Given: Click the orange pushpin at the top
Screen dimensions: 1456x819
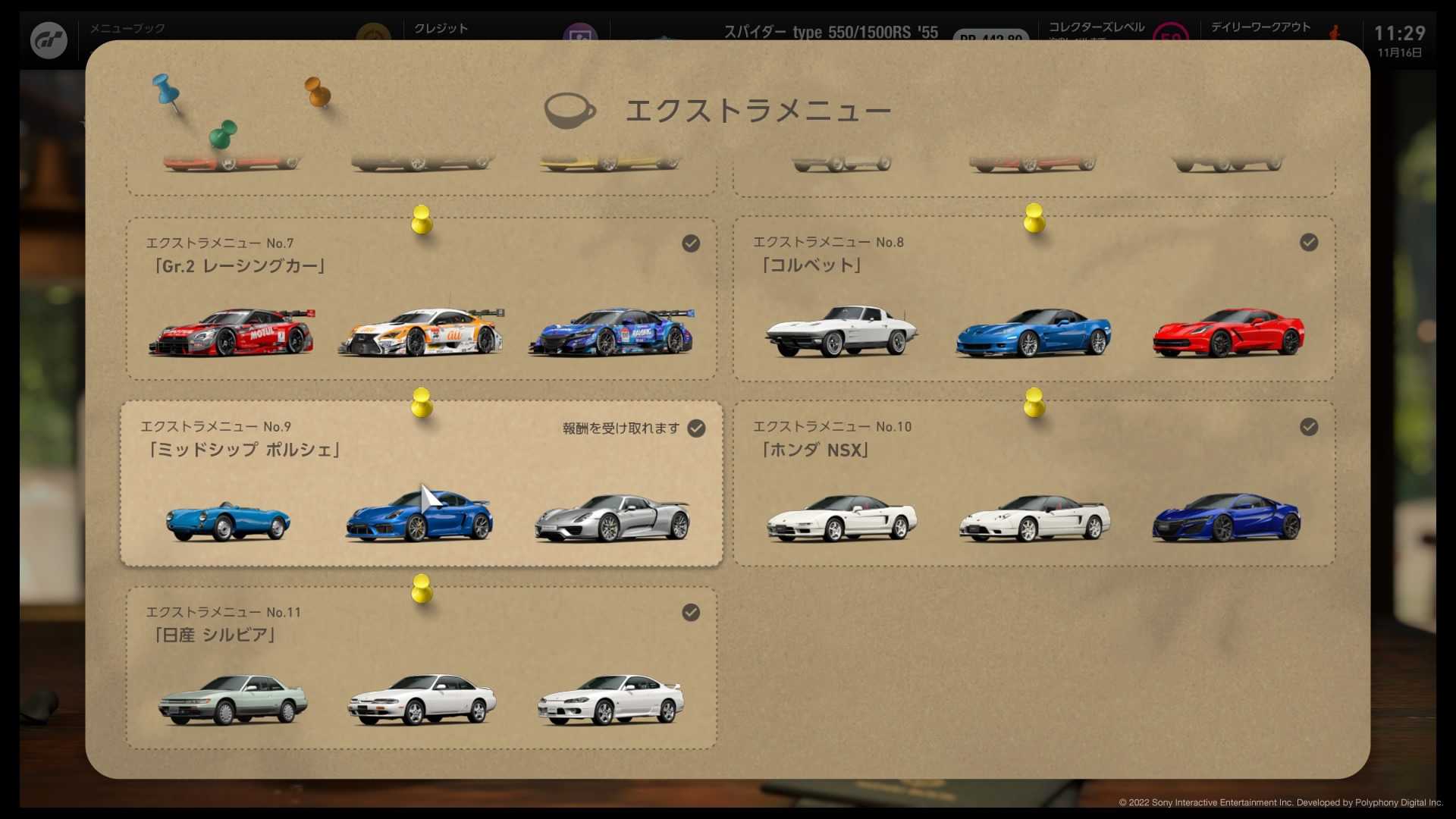Looking at the screenshot, I should [316, 93].
